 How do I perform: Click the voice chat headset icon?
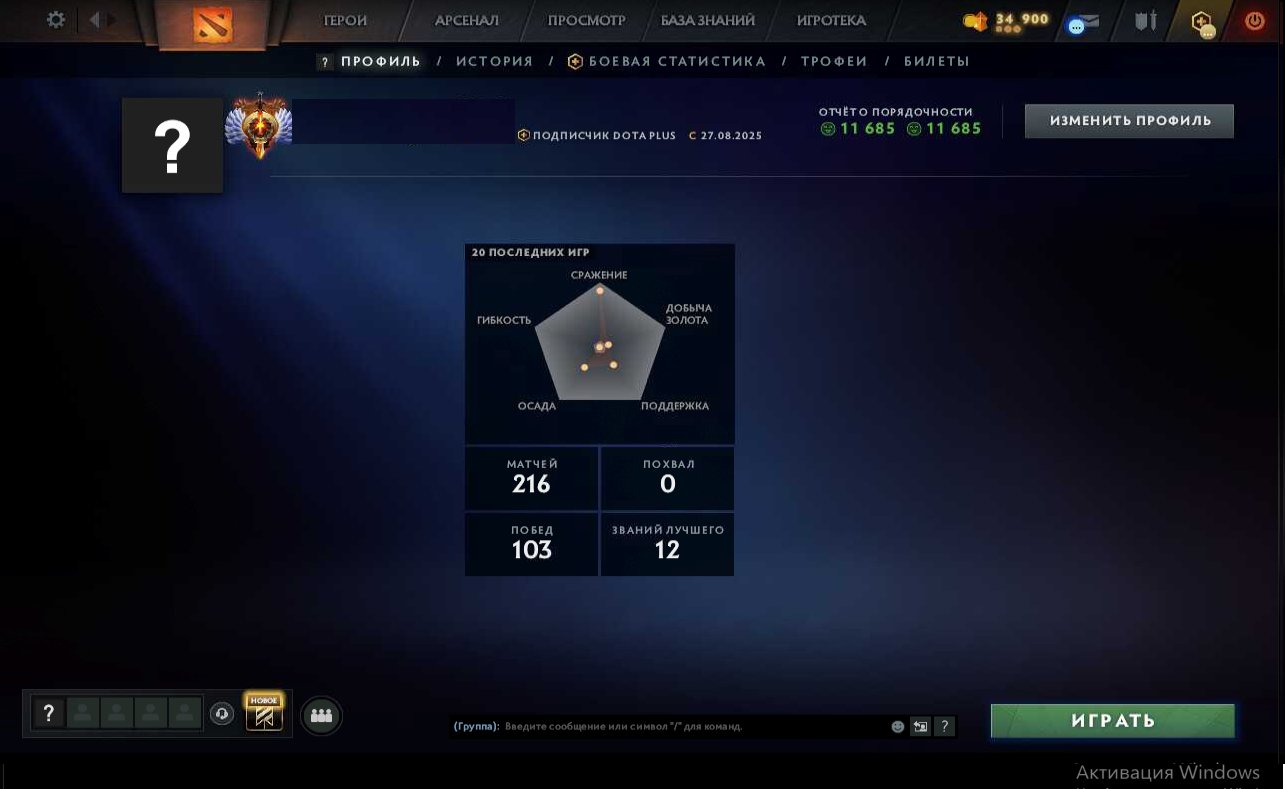(221, 716)
